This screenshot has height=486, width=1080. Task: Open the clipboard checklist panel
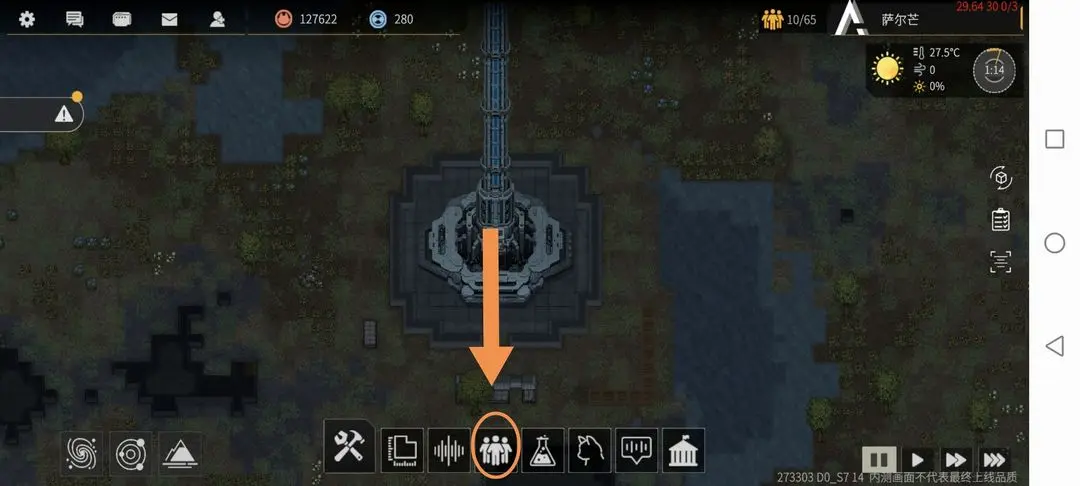1000,219
